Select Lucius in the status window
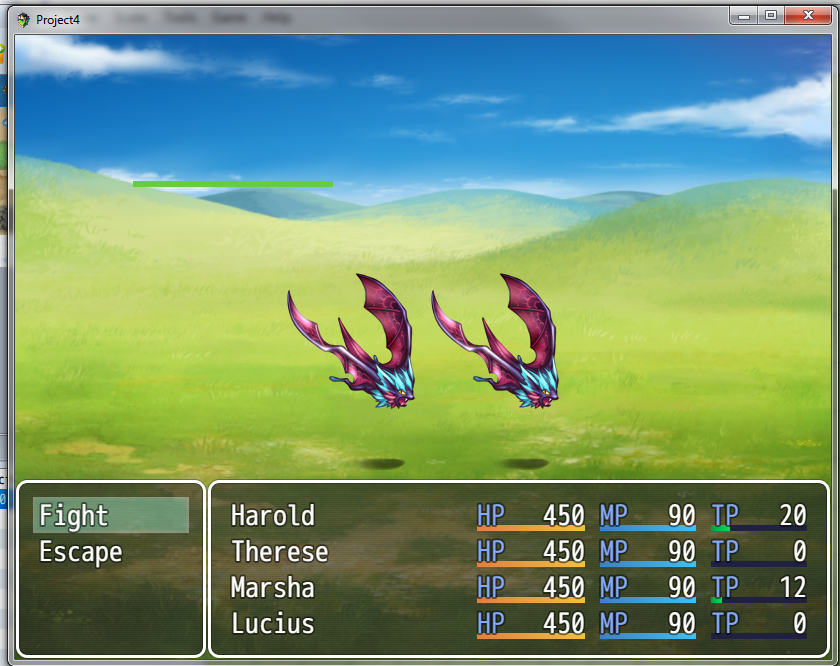This screenshot has width=840, height=666. pos(273,624)
